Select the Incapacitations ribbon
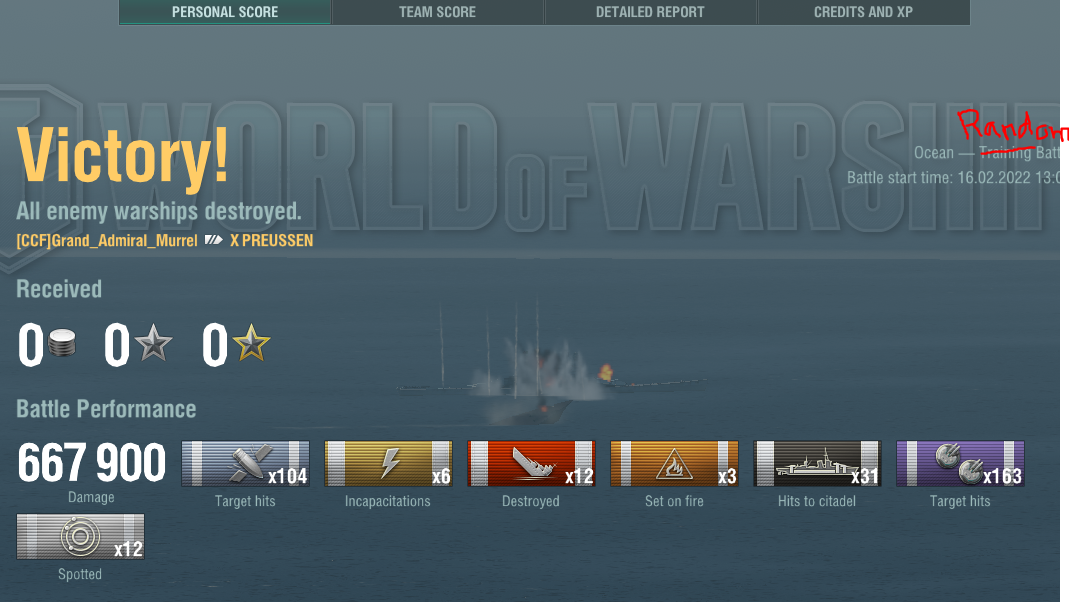Viewport: 1069px width, 602px height. click(388, 464)
